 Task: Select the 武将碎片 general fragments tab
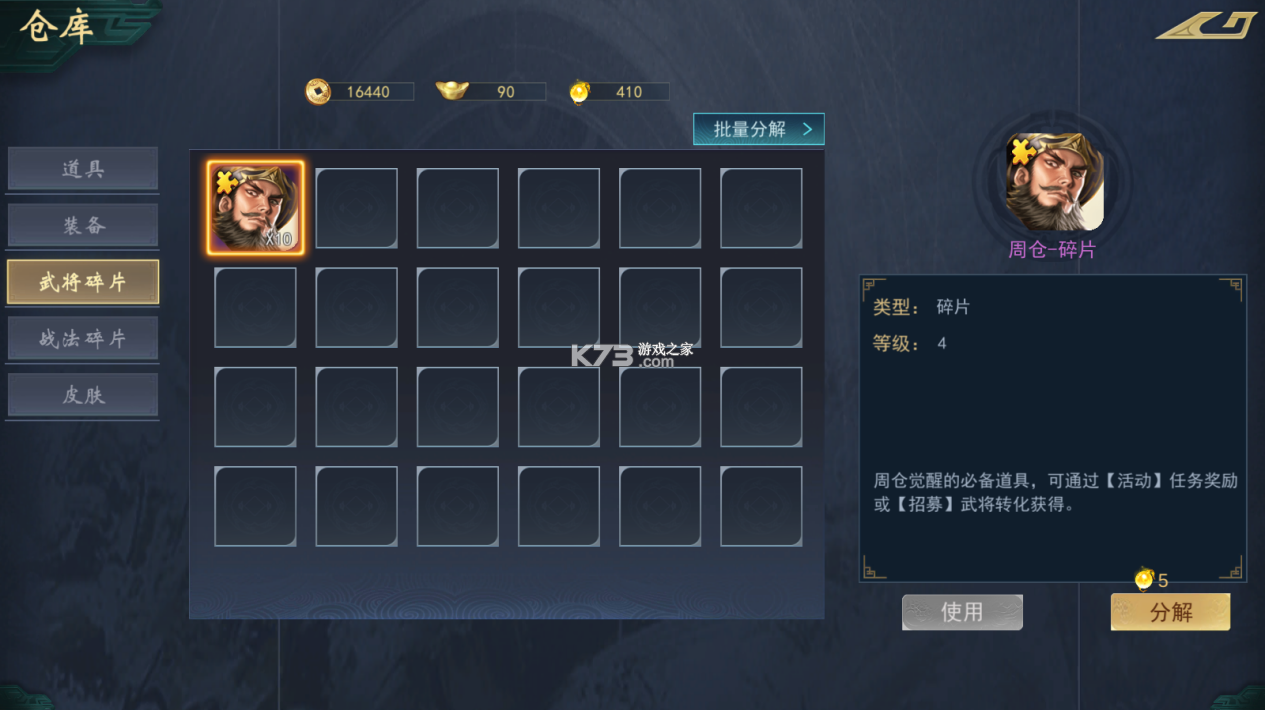point(83,282)
